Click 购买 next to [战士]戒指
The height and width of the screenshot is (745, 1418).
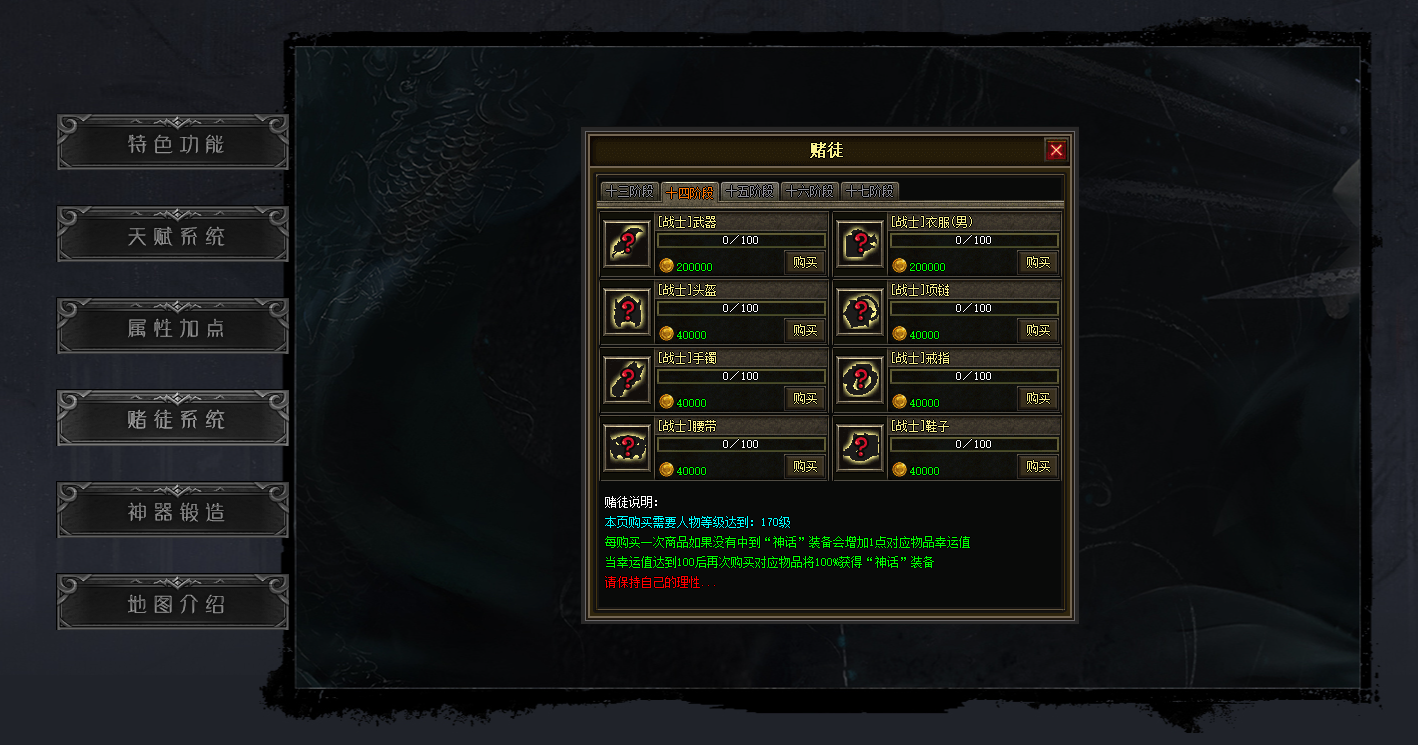[x=1038, y=399]
